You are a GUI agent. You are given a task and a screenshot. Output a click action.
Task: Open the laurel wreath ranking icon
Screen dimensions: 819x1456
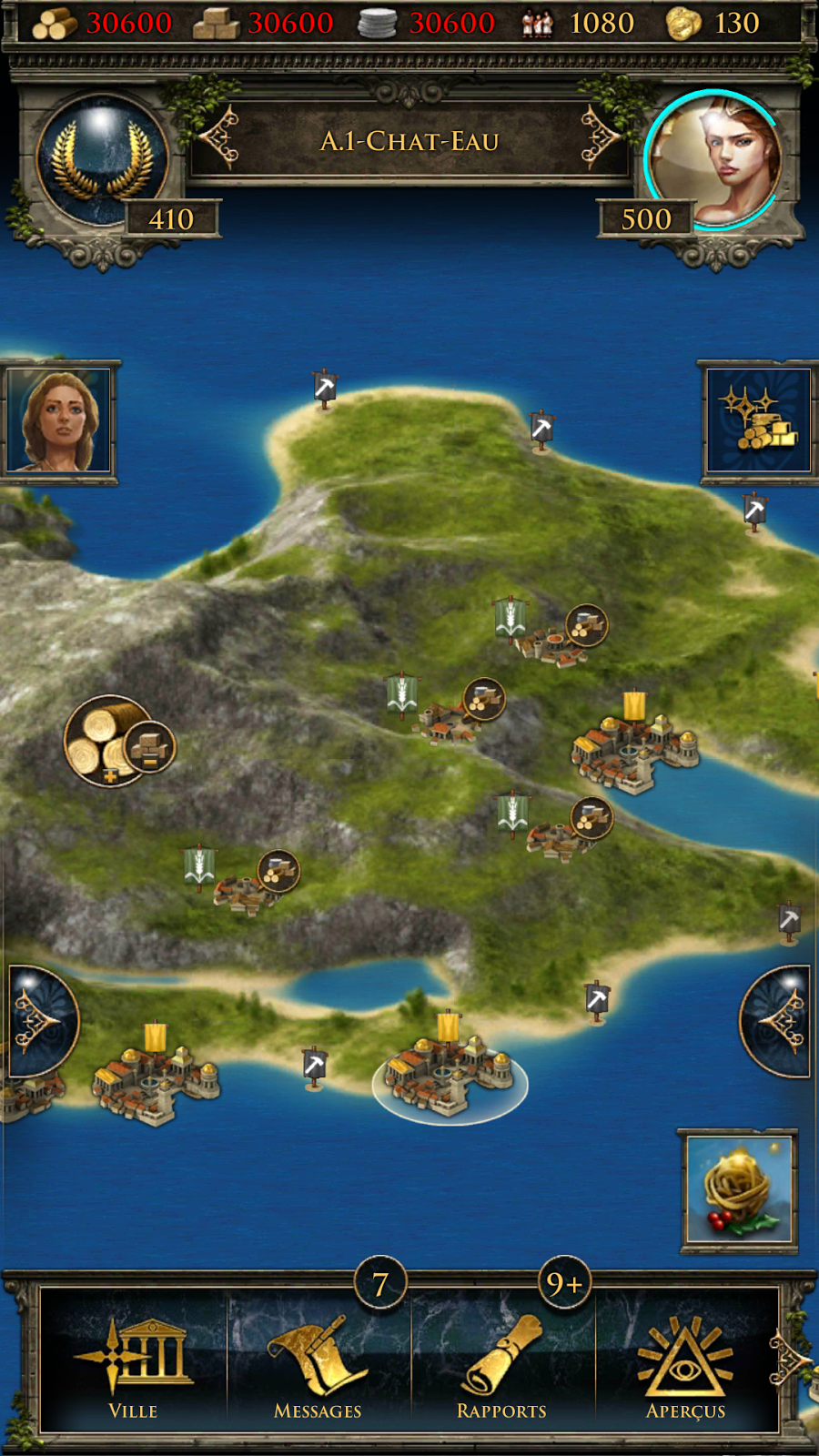[102, 160]
